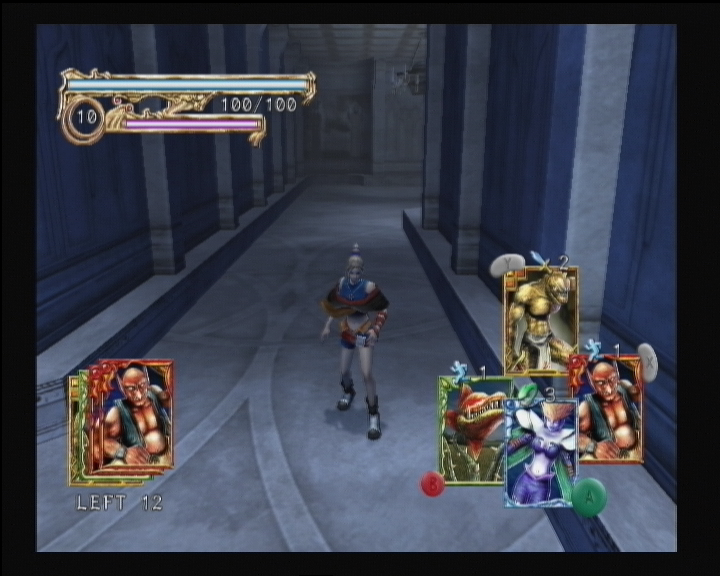This screenshot has width=720, height=576.
Task: Select the bald warrior card by the X glyph
Action: click(x=609, y=408)
